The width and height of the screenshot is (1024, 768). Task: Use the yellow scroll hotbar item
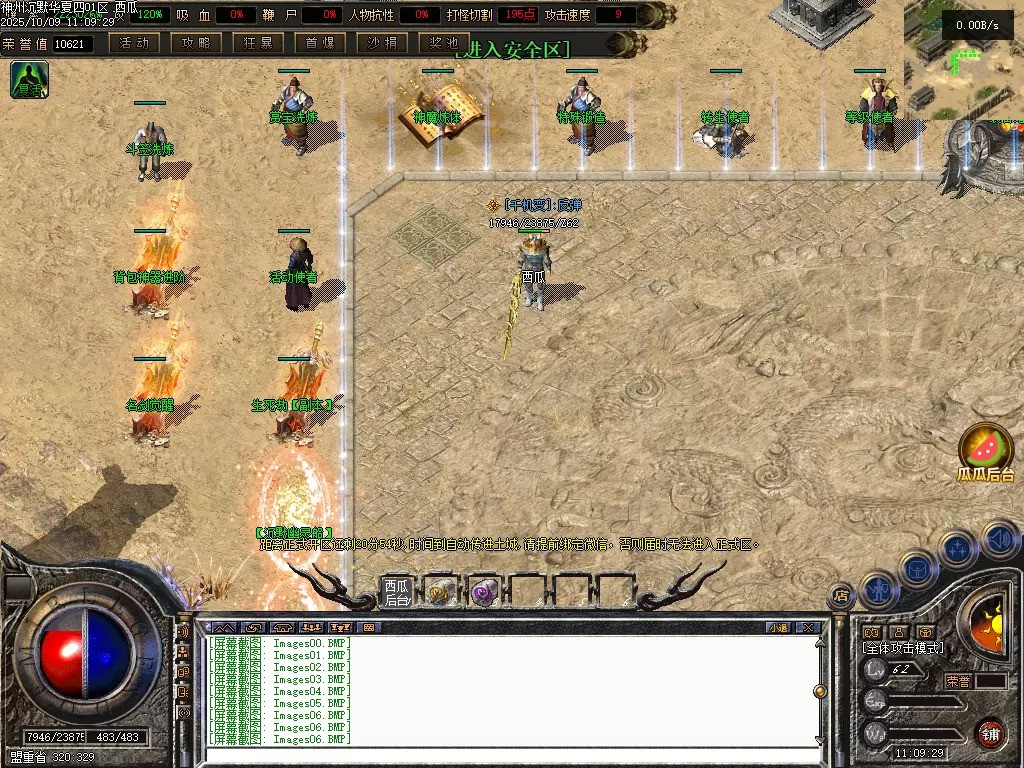tap(440, 592)
